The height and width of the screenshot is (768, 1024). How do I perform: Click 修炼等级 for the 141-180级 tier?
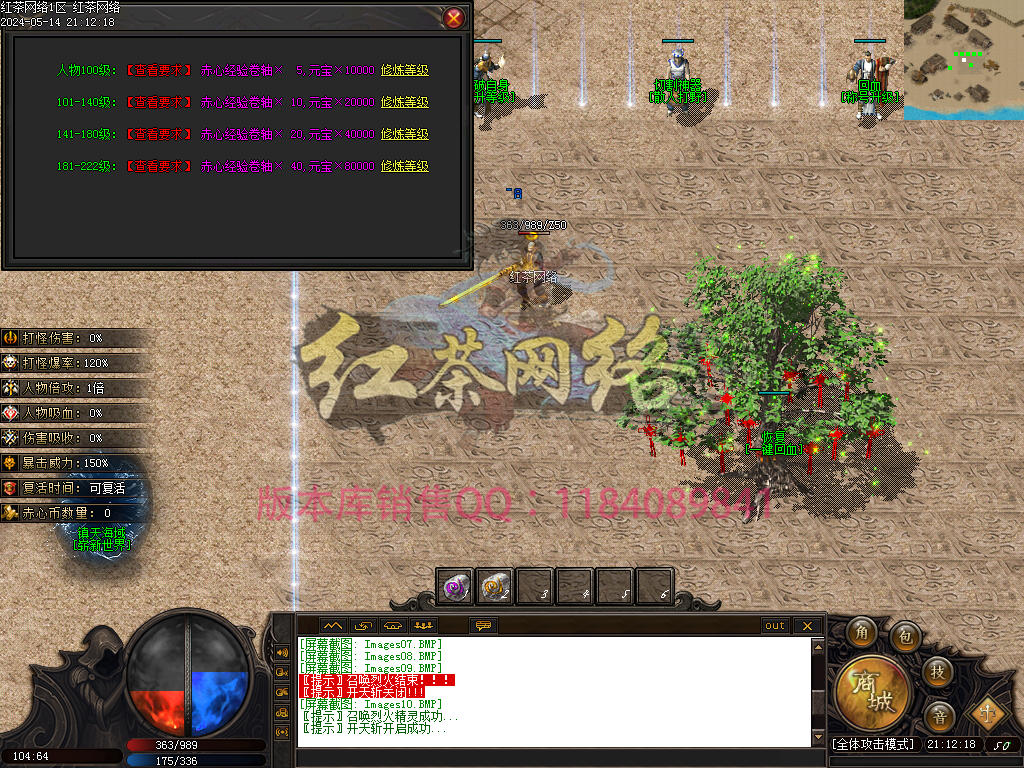[x=404, y=134]
